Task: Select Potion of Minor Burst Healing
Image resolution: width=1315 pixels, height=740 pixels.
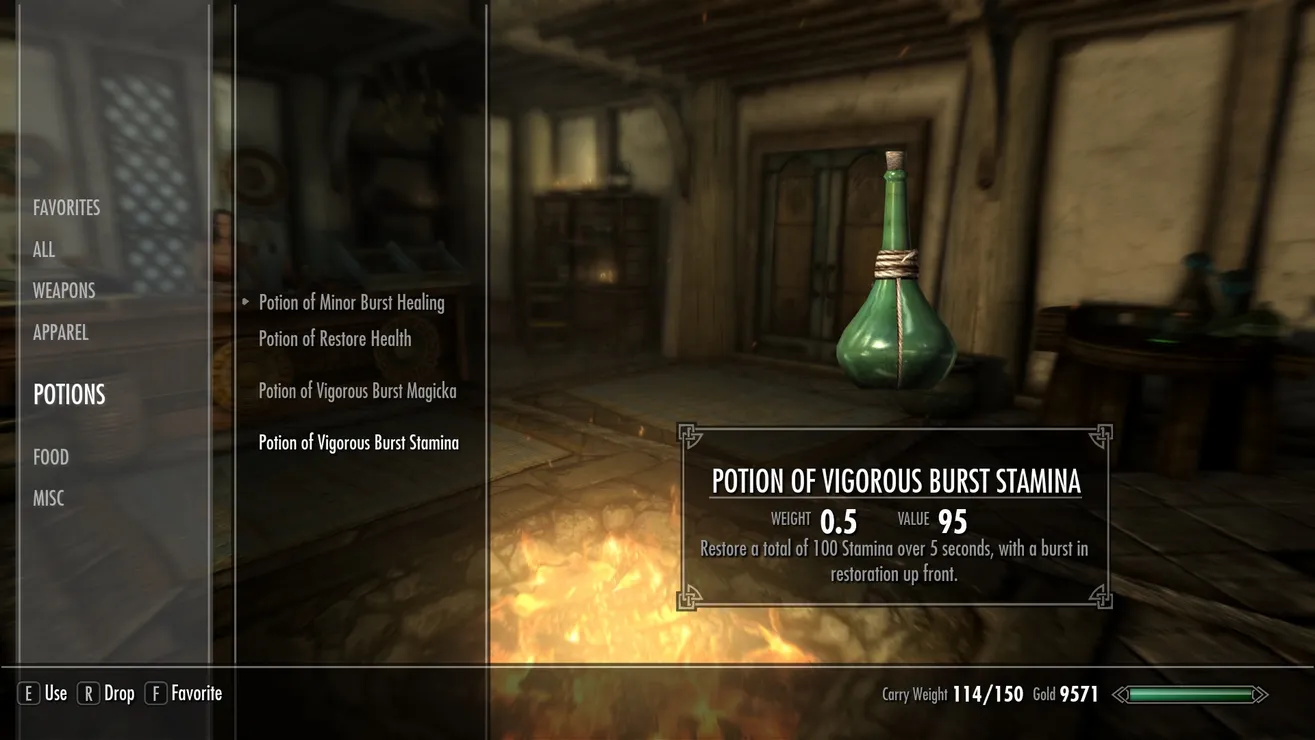Action: tap(351, 303)
